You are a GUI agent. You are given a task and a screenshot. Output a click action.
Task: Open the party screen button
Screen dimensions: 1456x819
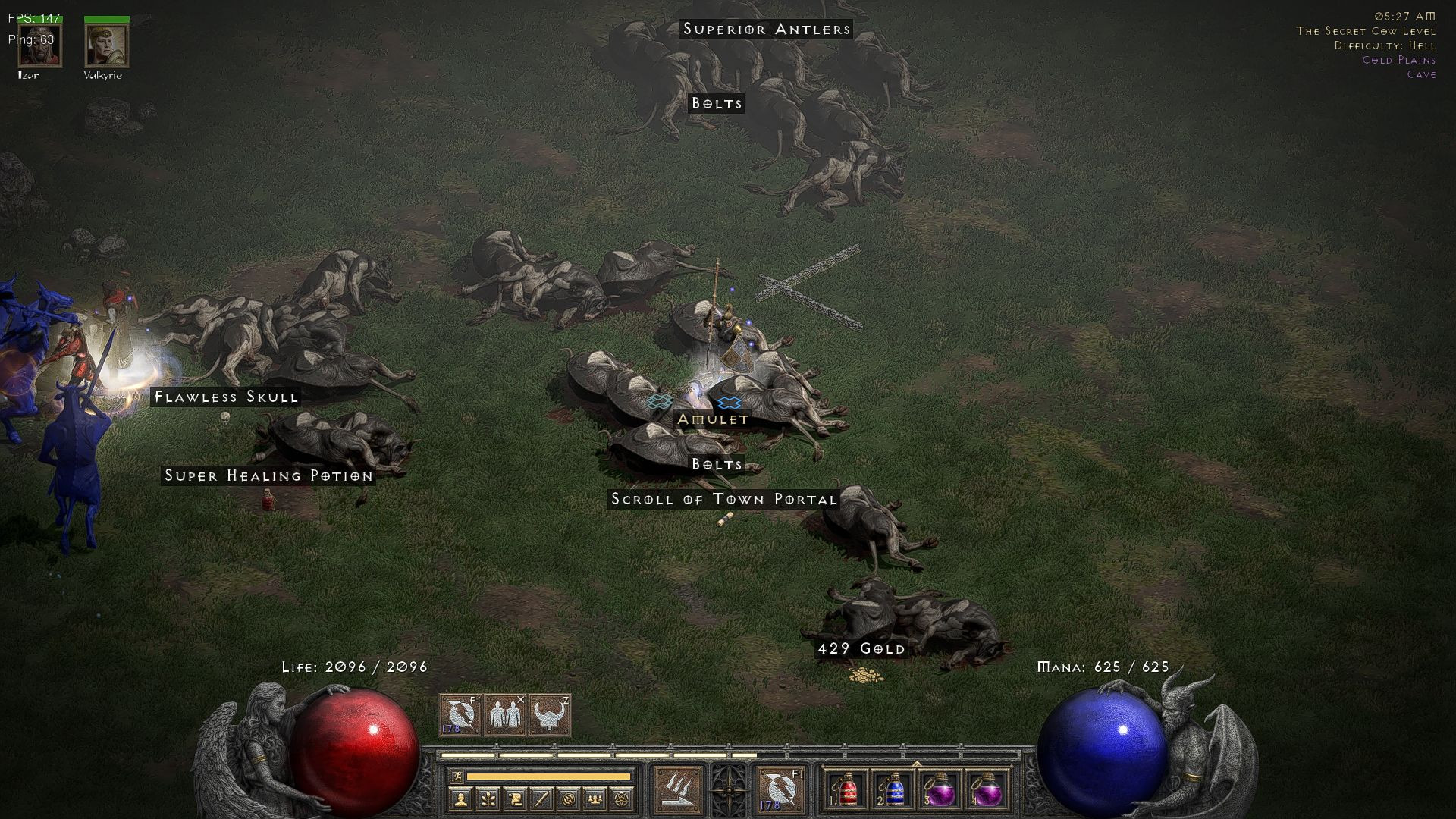[596, 799]
